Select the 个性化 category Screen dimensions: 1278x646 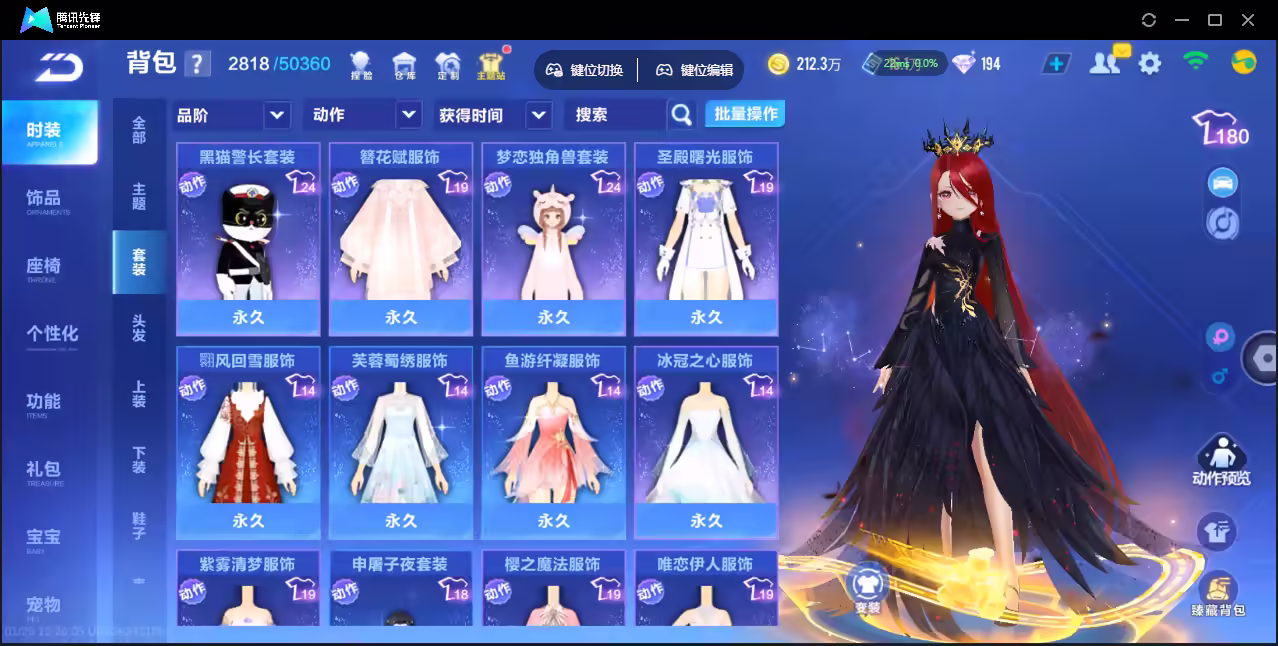tap(52, 334)
